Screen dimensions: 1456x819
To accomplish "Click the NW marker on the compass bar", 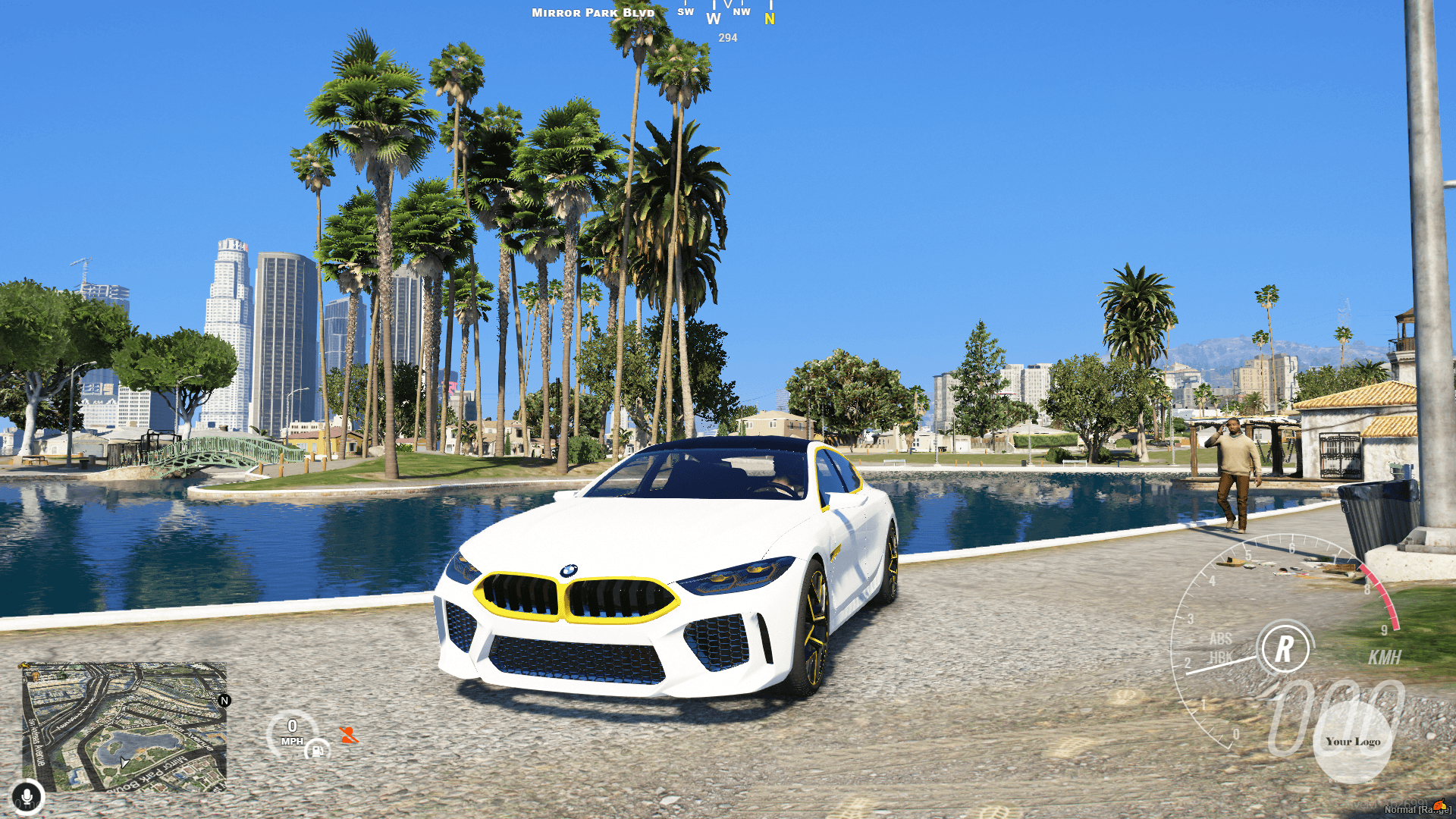I will (x=742, y=11).
